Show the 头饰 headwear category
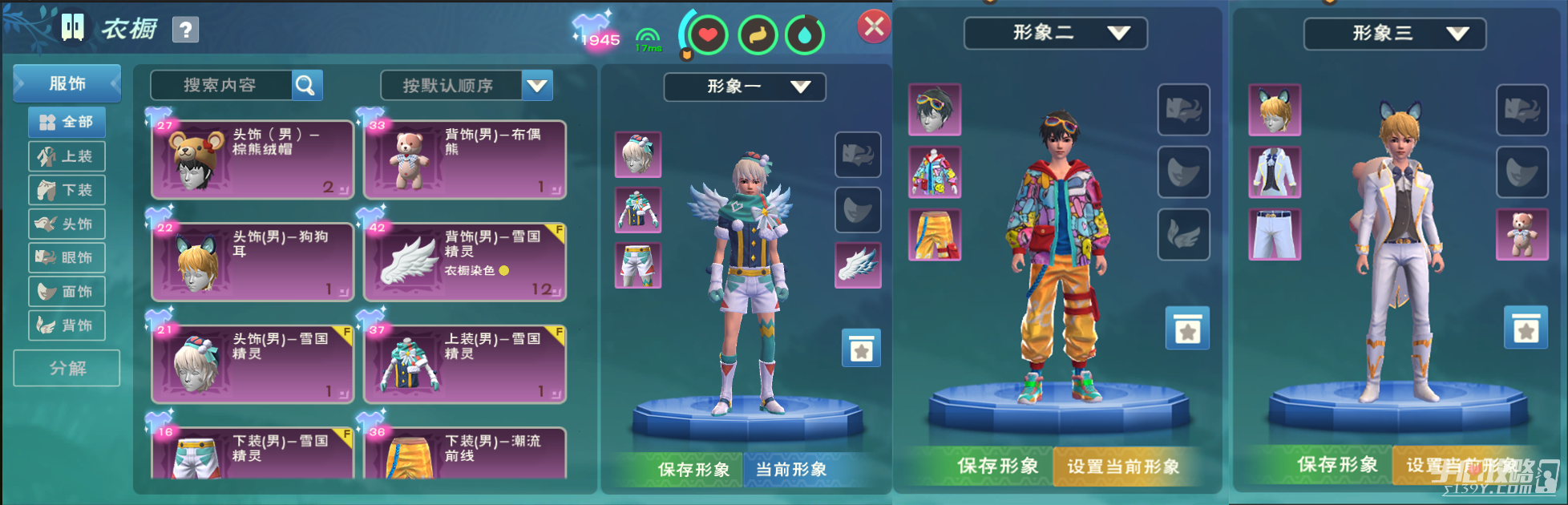Image resolution: width=1568 pixels, height=505 pixels. [67, 224]
